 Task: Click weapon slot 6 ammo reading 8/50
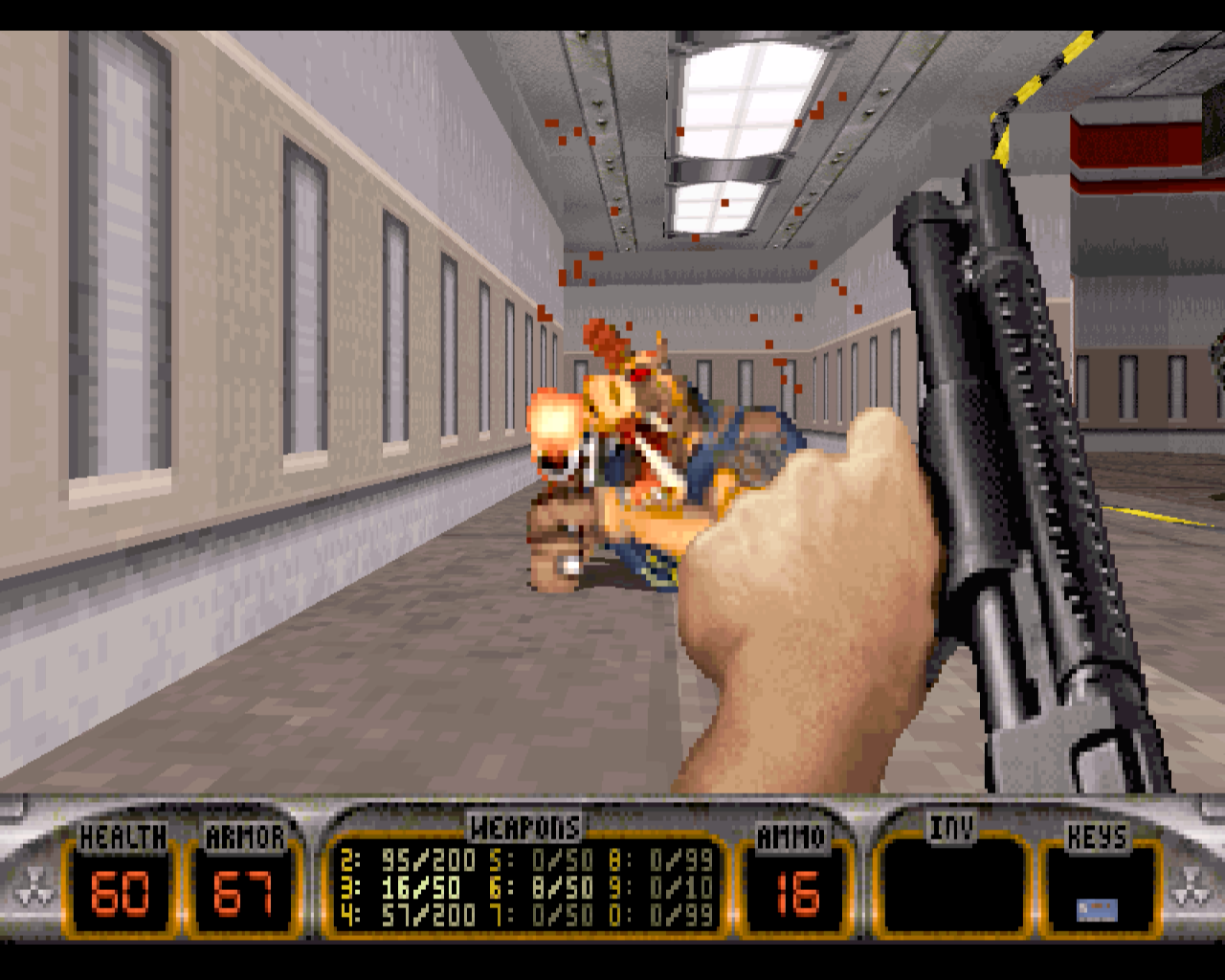[562, 887]
